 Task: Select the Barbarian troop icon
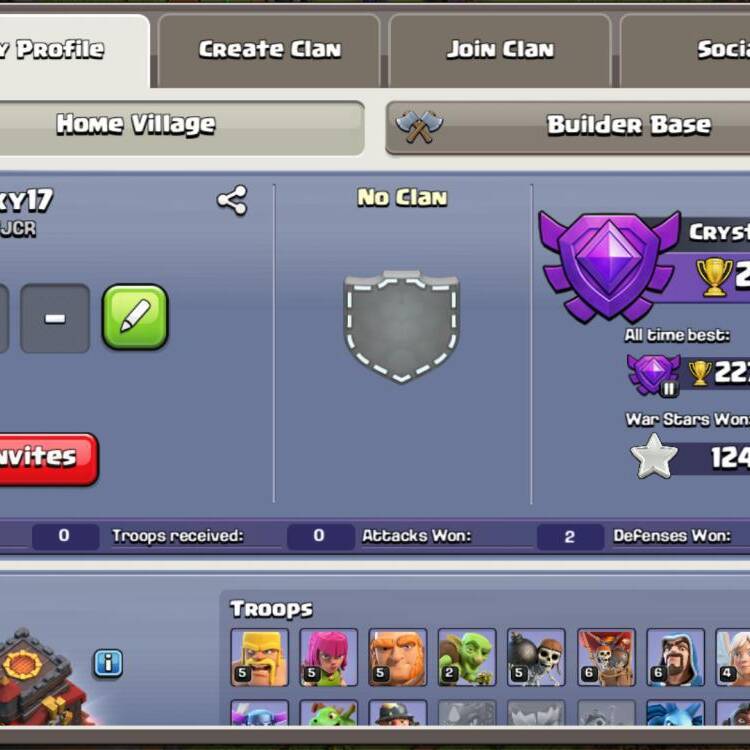point(260,657)
